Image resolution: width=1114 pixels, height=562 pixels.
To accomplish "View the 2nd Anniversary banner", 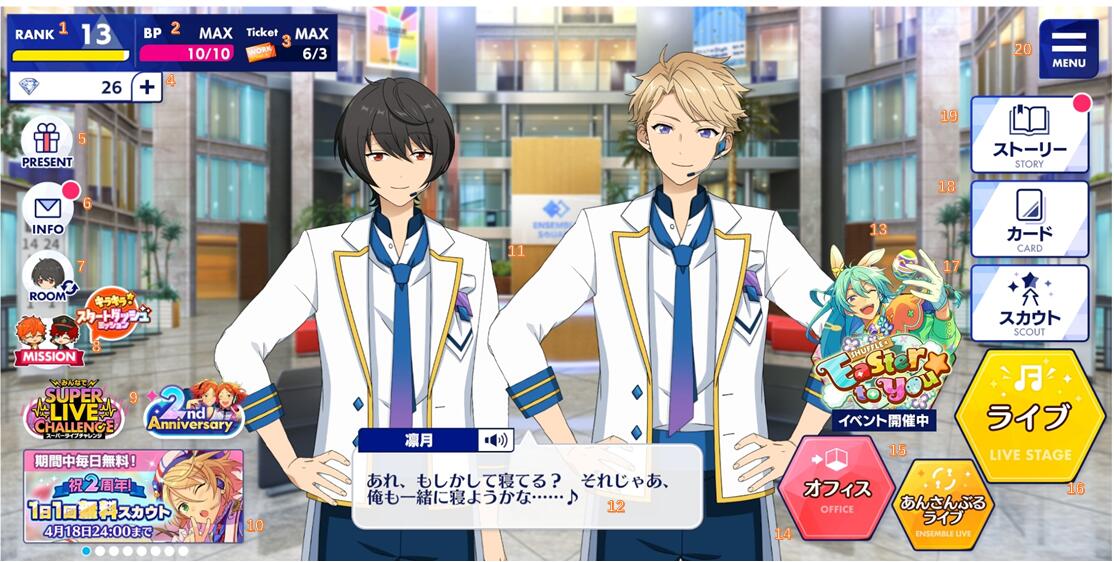I will [x=195, y=410].
